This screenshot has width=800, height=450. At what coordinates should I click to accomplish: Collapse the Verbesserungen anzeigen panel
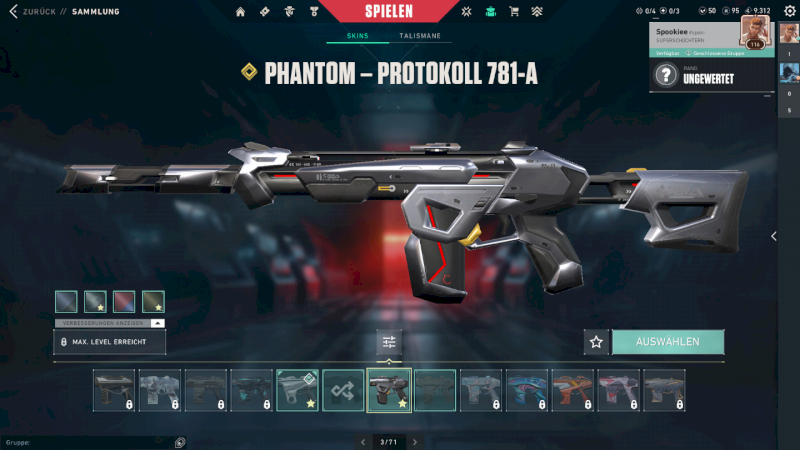click(x=158, y=323)
